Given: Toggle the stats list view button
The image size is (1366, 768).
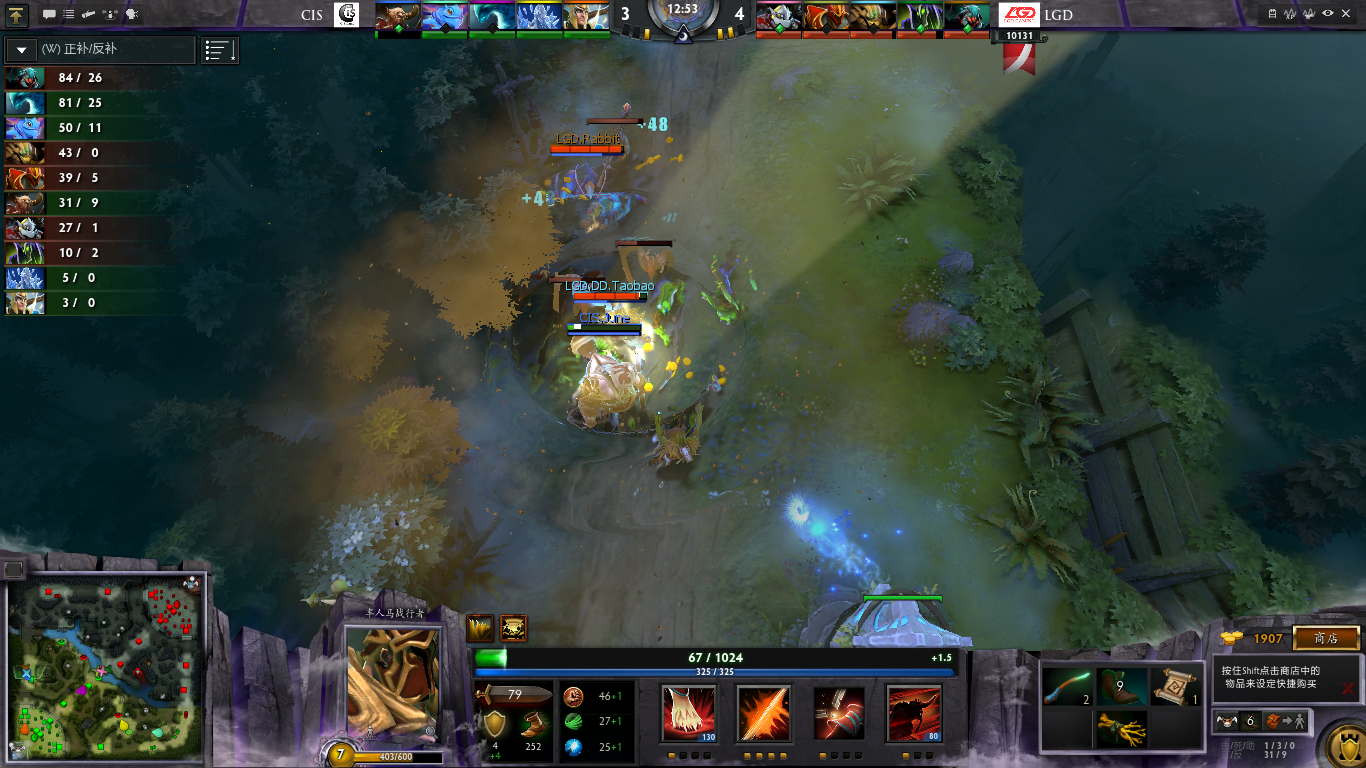Looking at the screenshot, I should point(220,50).
